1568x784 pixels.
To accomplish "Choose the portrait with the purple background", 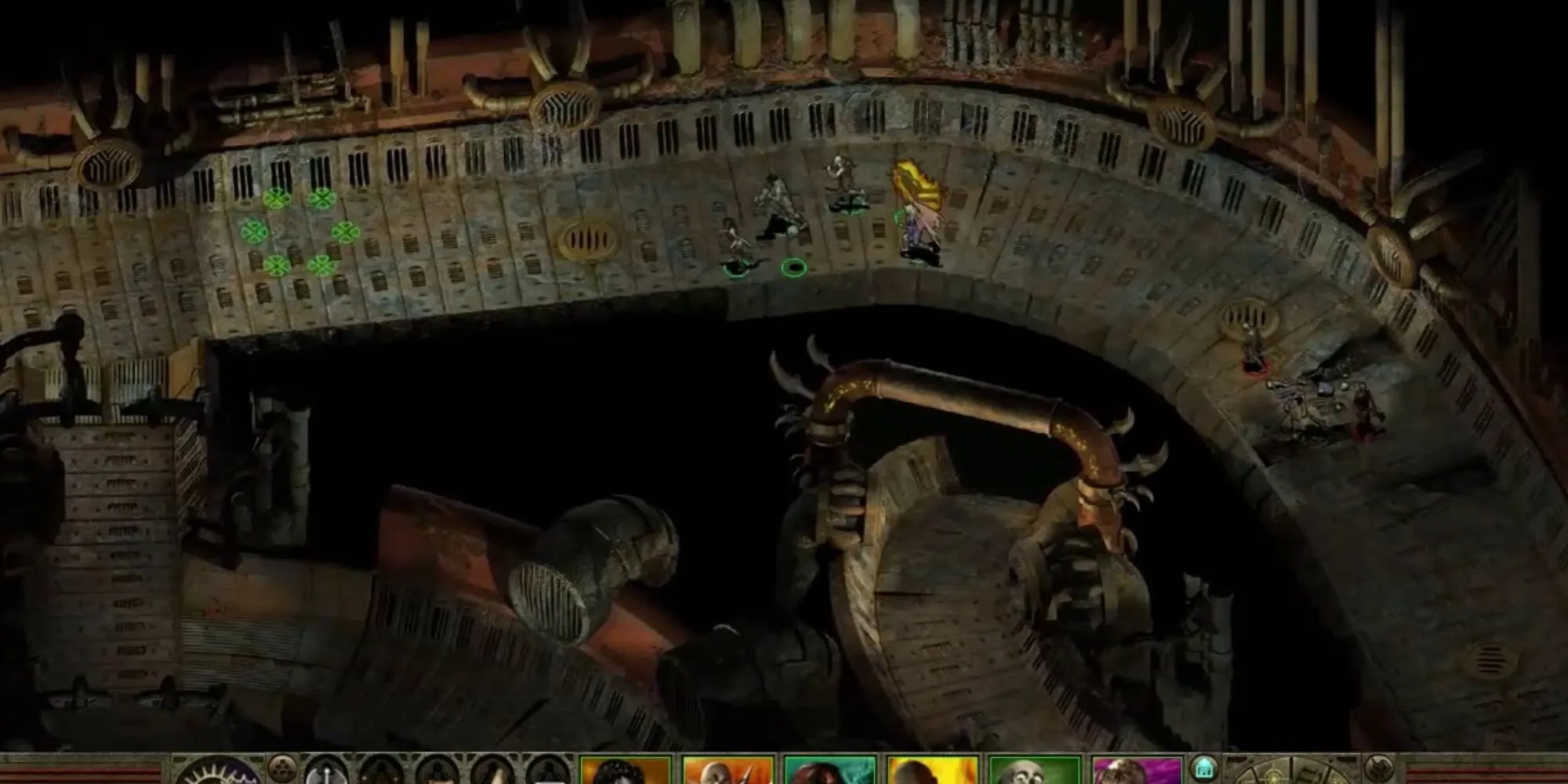I will click(1137, 771).
